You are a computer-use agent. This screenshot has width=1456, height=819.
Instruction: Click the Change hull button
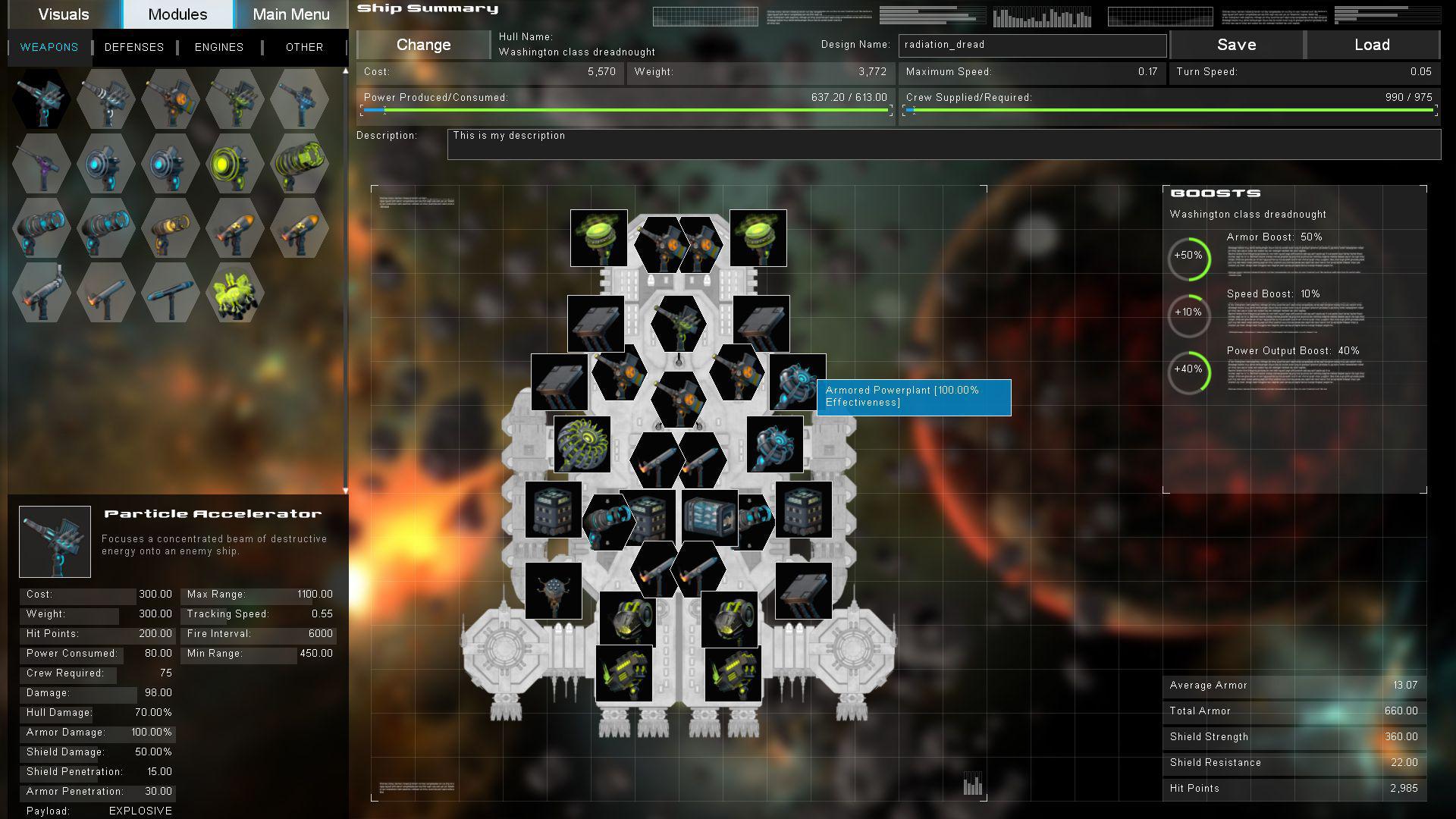tap(422, 45)
